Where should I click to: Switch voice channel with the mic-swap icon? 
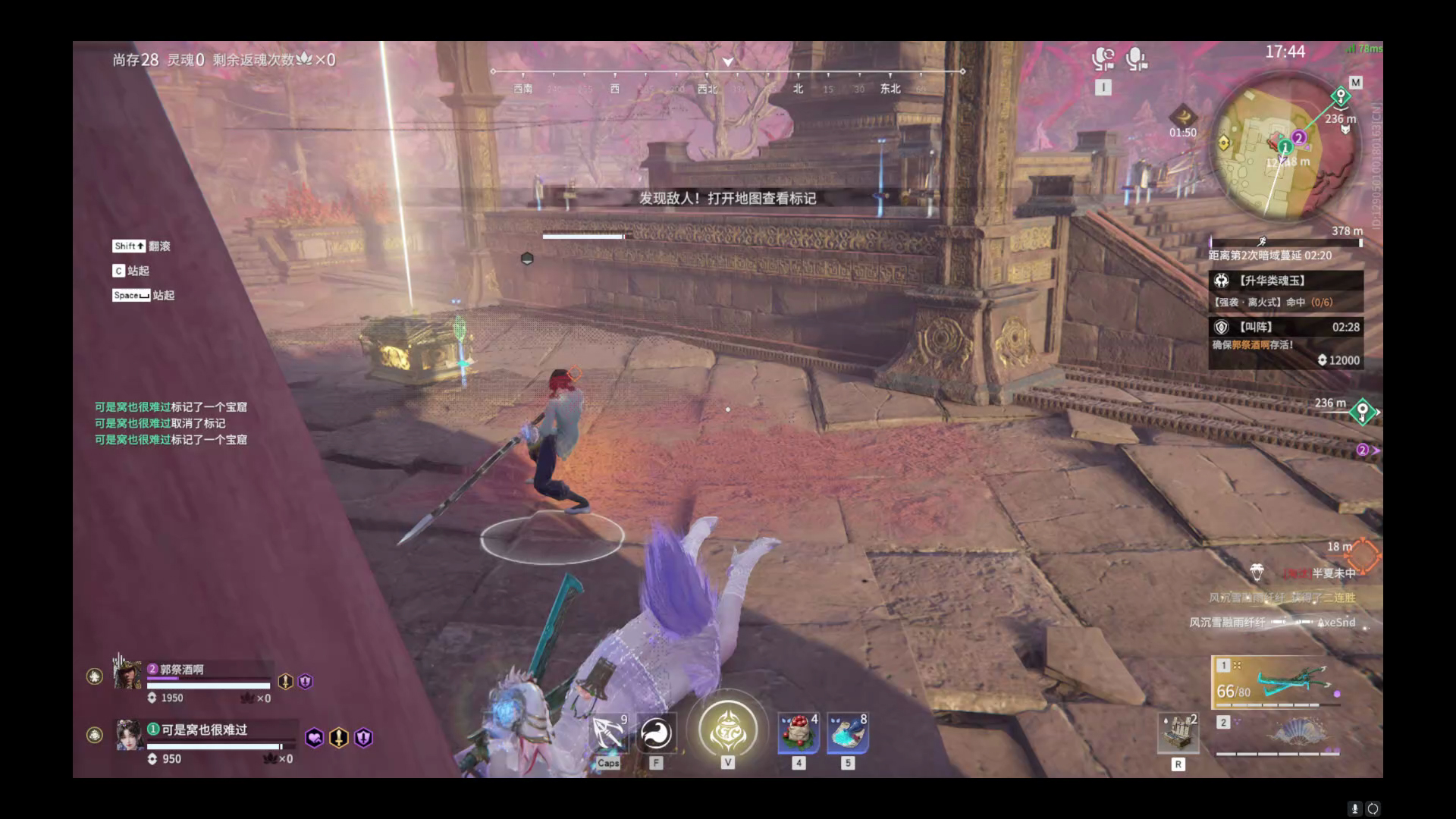[x=1103, y=59]
